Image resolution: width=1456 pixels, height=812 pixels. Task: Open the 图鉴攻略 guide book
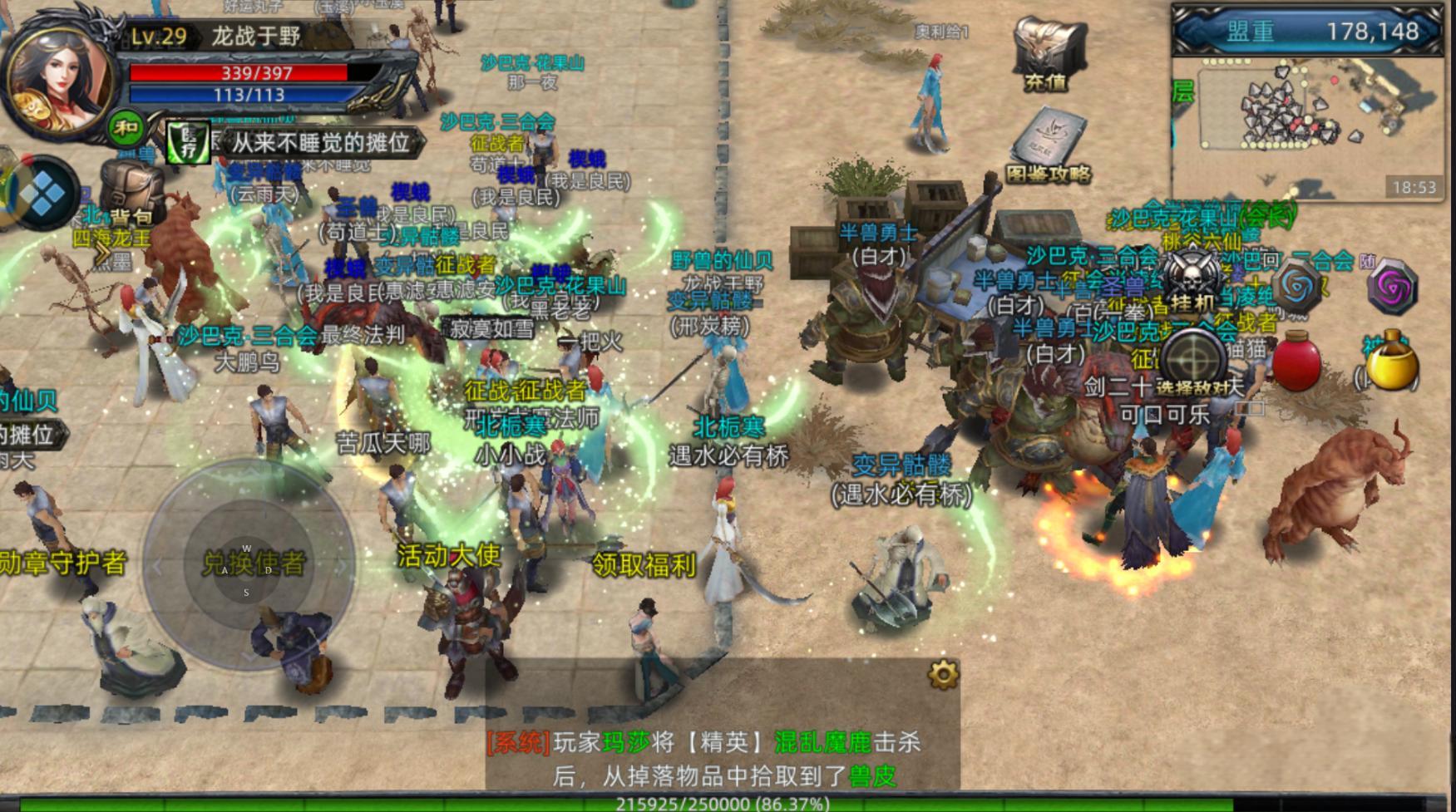(x=1048, y=145)
